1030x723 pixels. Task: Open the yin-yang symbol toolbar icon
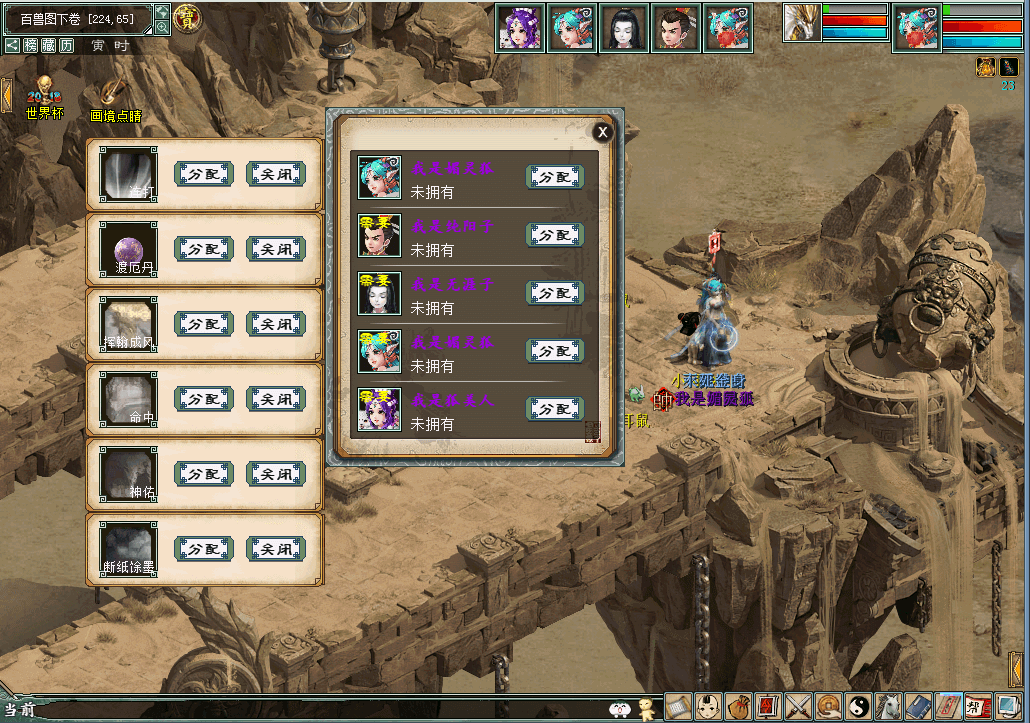(857, 707)
